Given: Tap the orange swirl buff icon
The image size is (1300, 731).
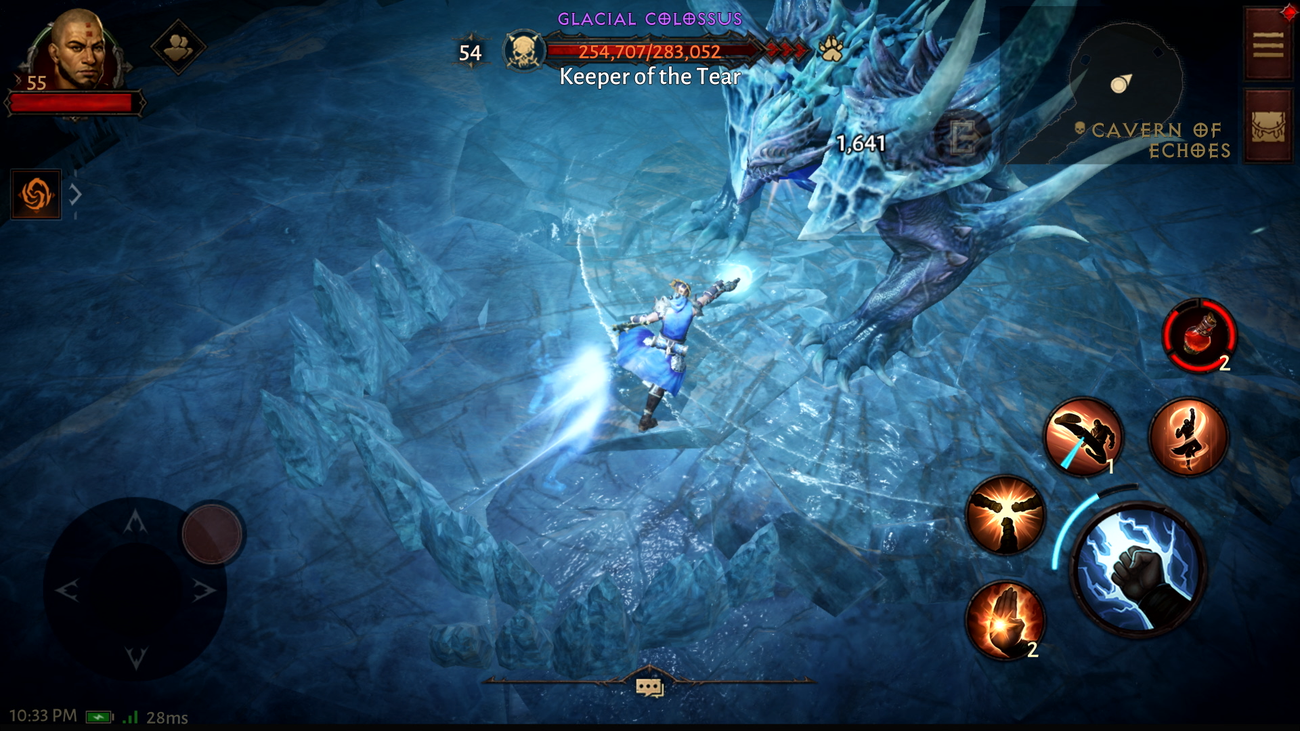Looking at the screenshot, I should tap(36, 194).
